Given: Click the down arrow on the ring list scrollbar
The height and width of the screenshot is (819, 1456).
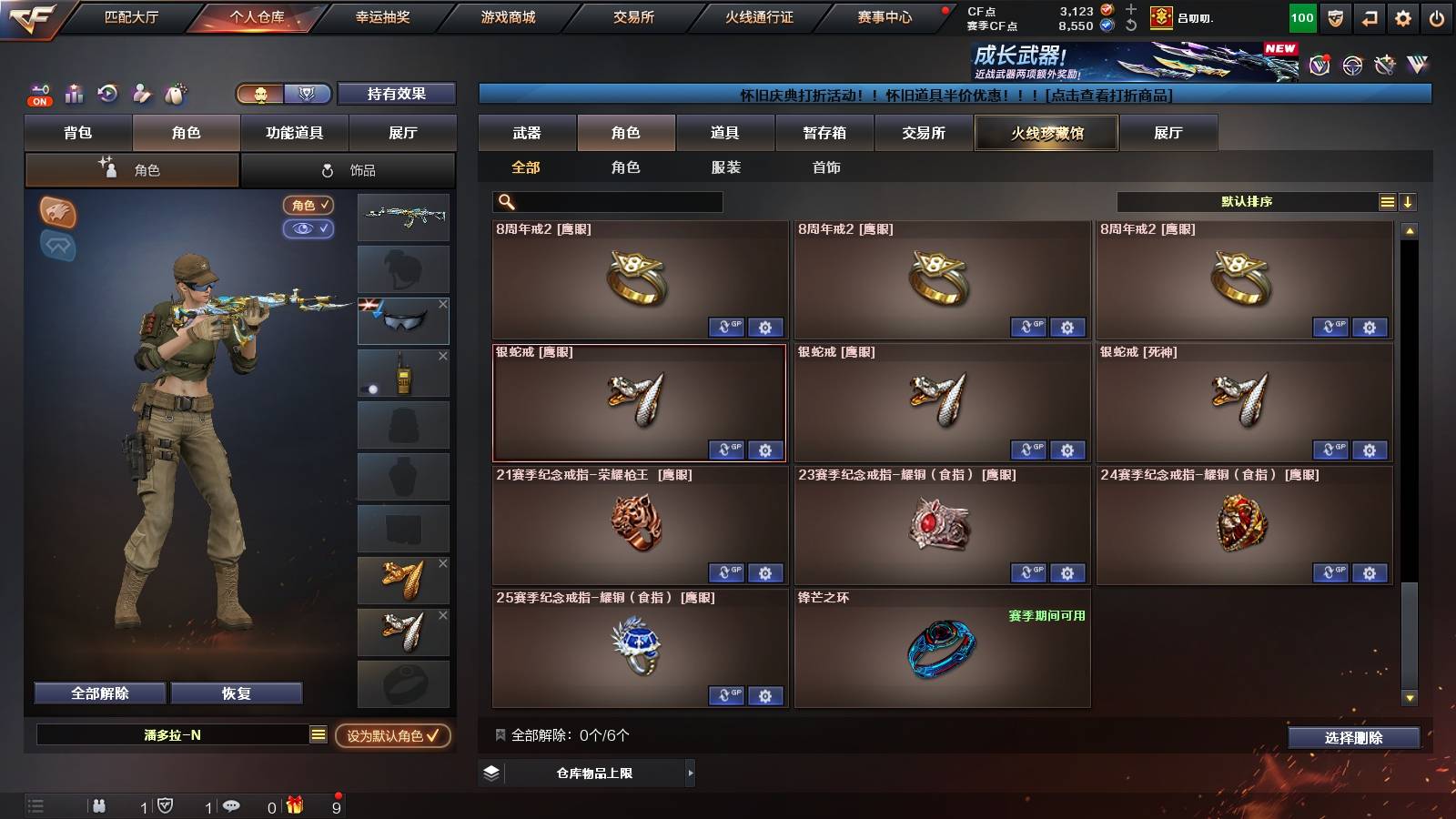Looking at the screenshot, I should click(1411, 699).
